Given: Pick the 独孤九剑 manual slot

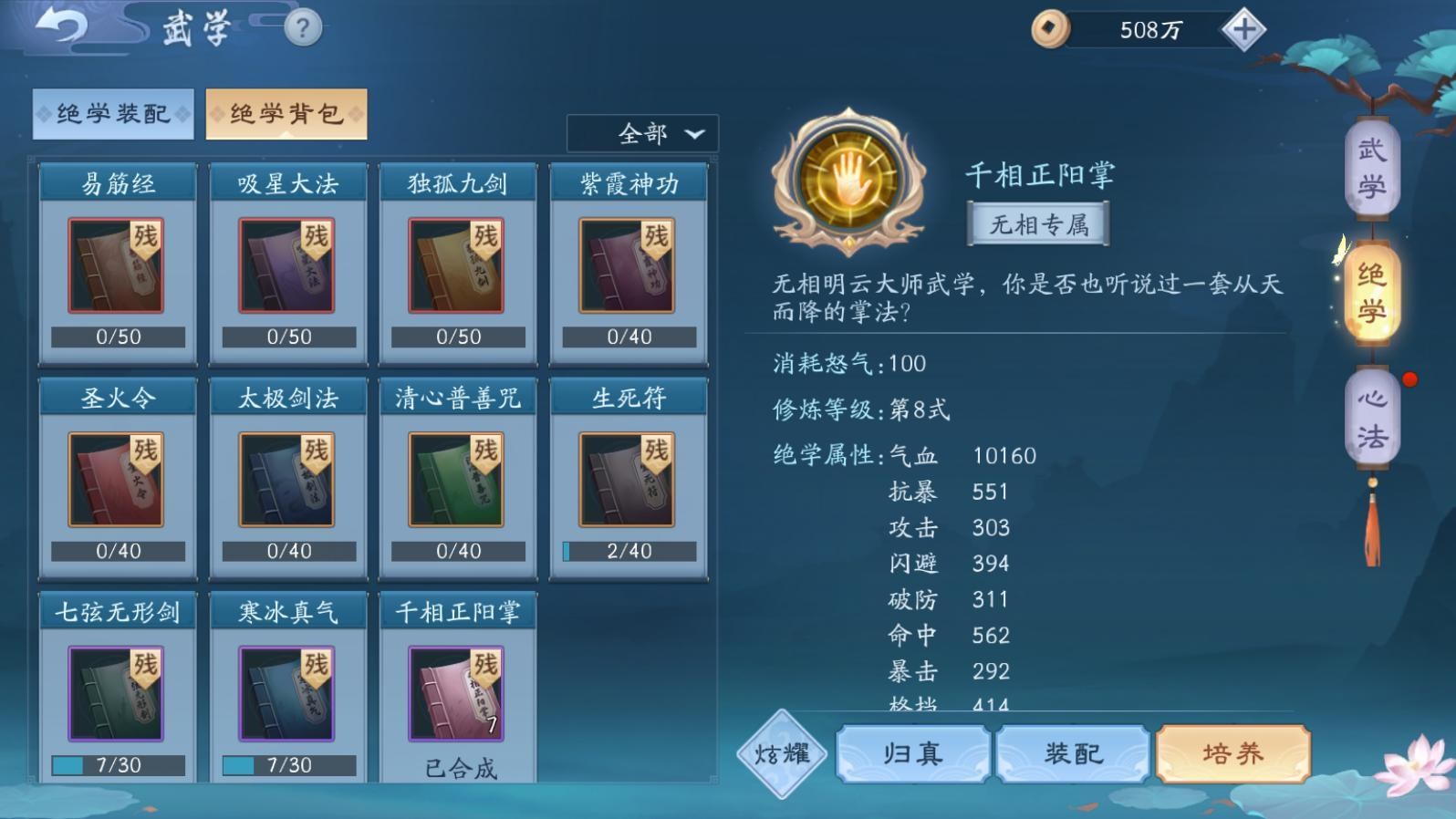Looking at the screenshot, I should click(457, 265).
